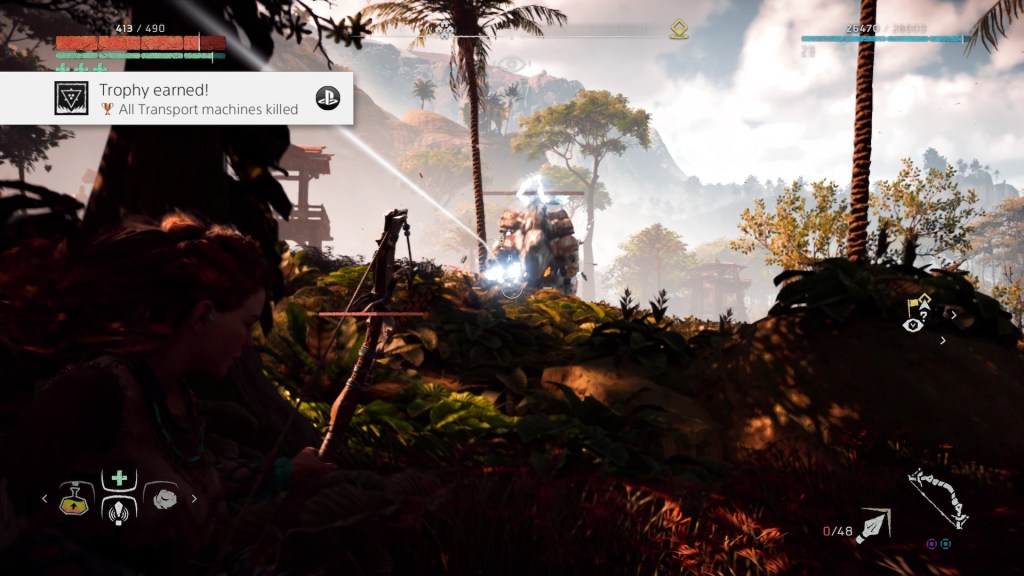This screenshot has height=576, width=1024.
Task: Cycle quick tools with the right arrow
Action: (194, 498)
